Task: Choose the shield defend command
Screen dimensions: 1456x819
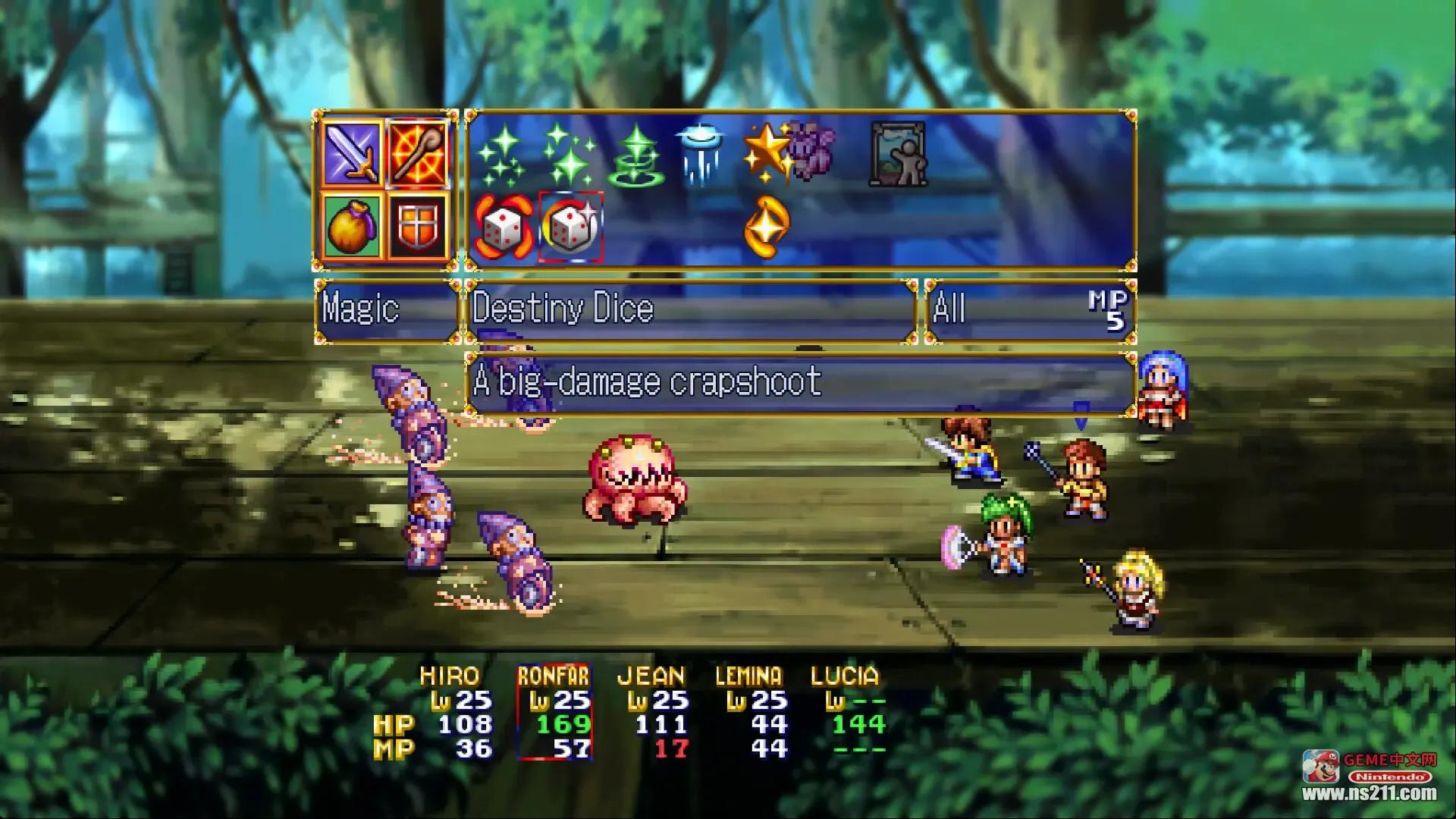Action: coord(418,226)
